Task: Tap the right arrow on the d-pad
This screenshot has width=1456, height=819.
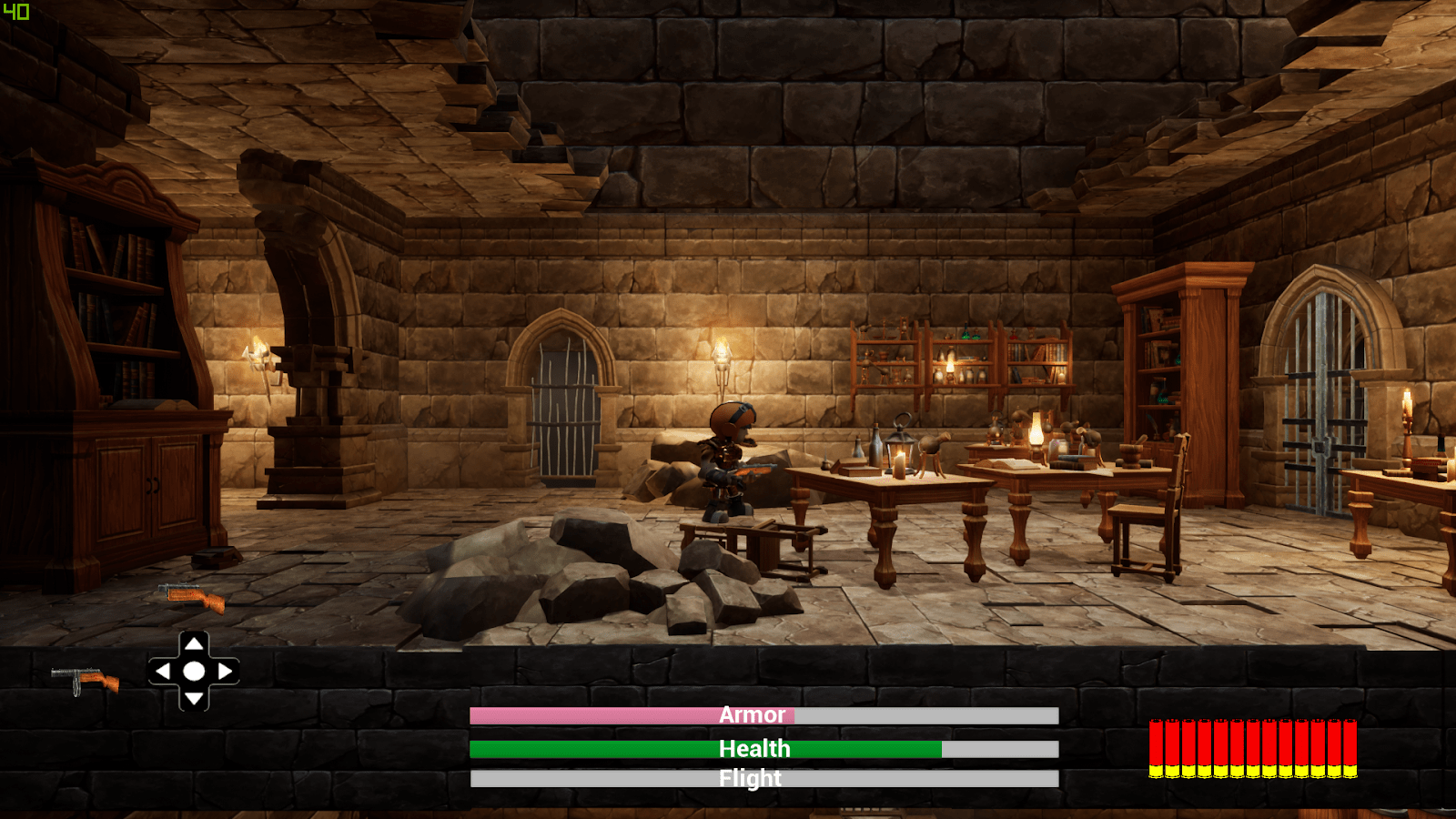Action: click(x=224, y=672)
